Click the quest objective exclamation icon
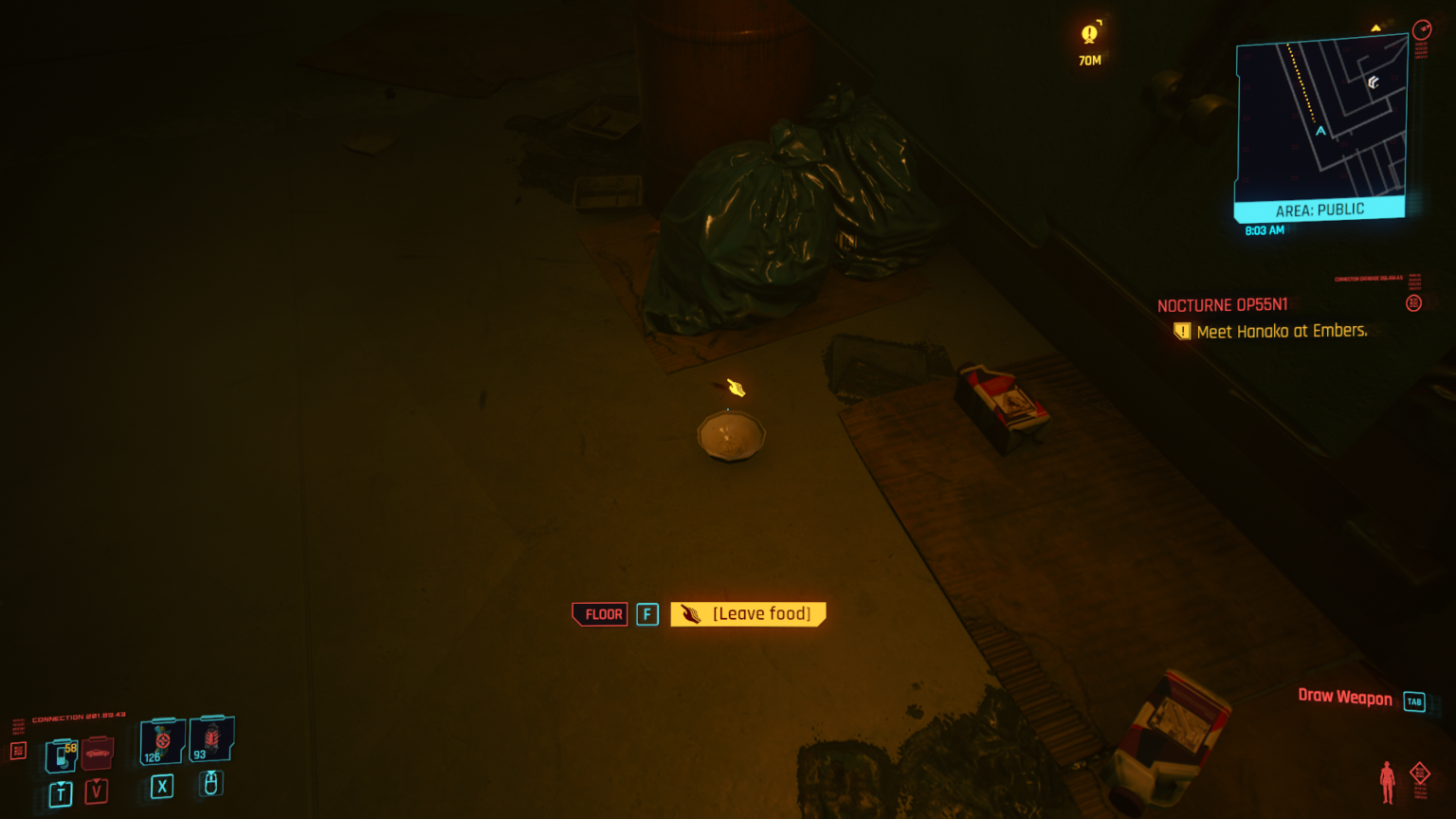1456x819 pixels. coord(1182,331)
